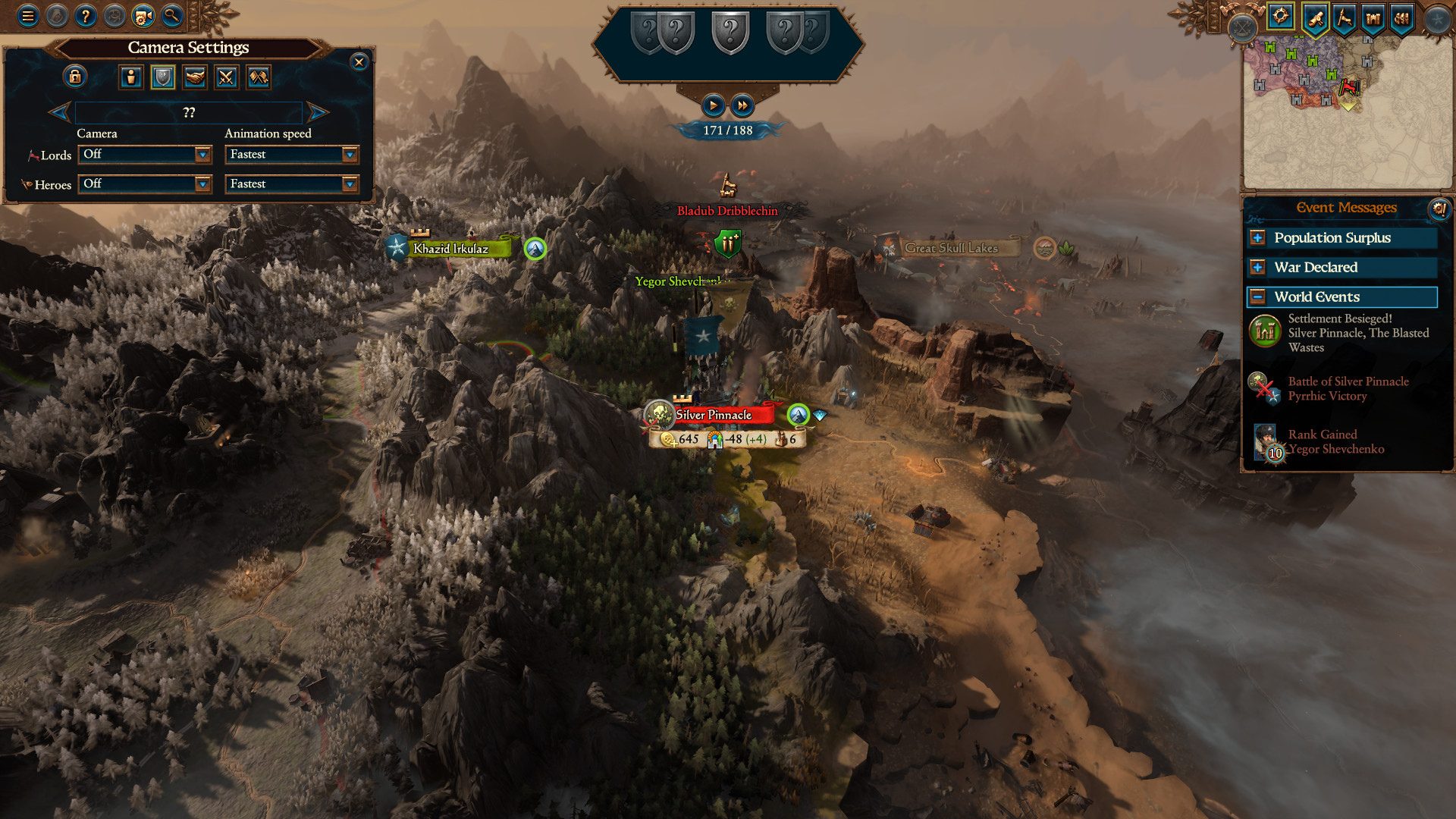
Task: Open the hamburger main menu
Action: click(x=27, y=15)
